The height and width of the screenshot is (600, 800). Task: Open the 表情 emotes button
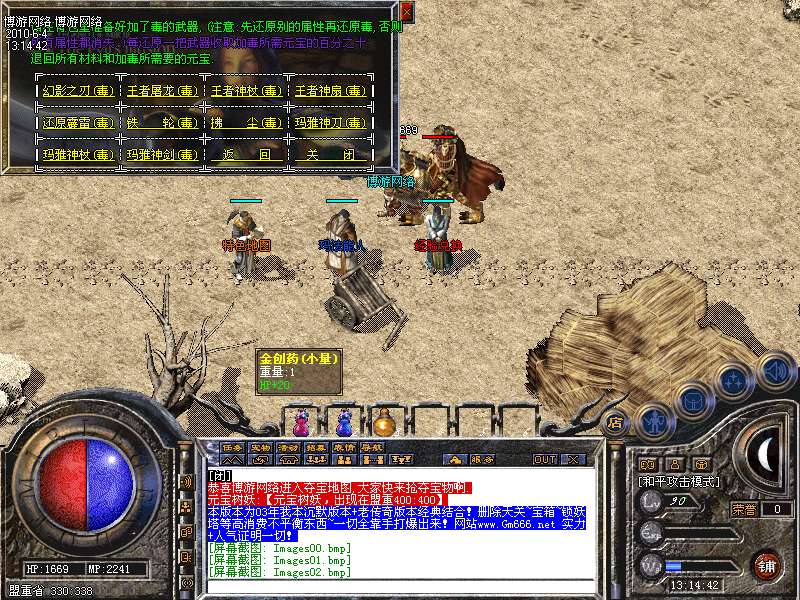click(344, 447)
